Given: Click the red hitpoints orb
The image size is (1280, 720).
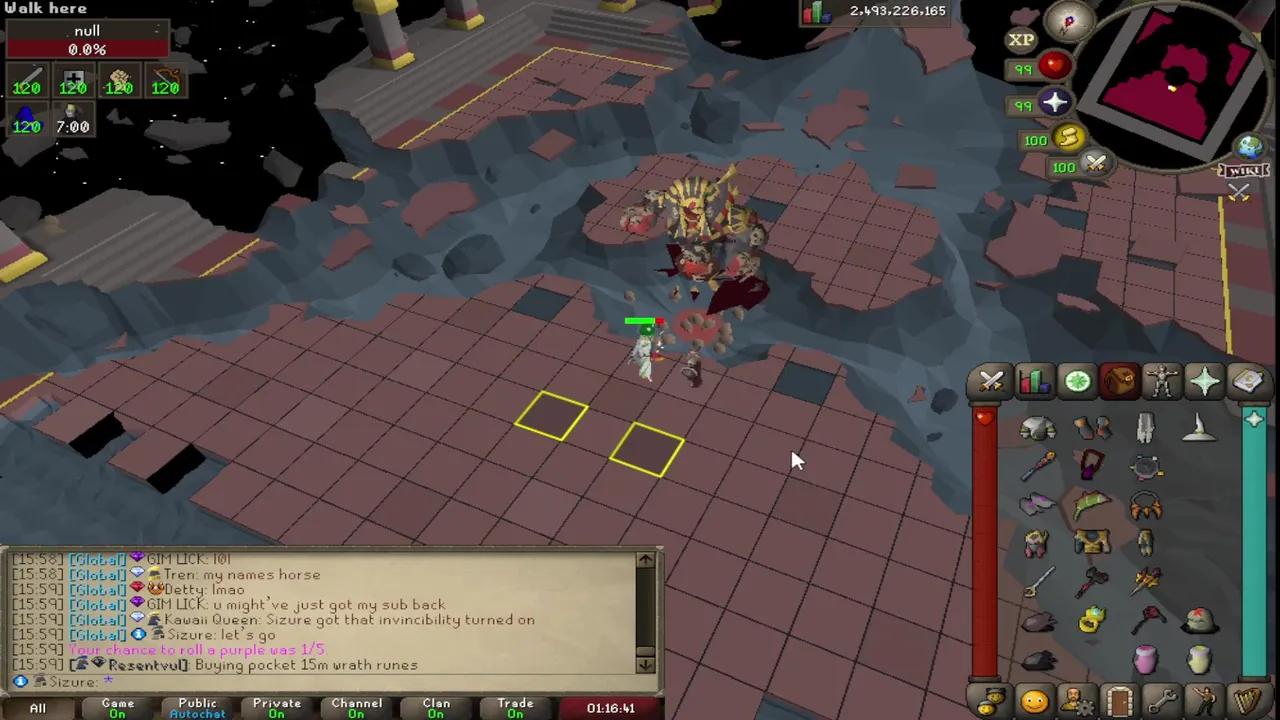Looking at the screenshot, I should [x=1052, y=67].
